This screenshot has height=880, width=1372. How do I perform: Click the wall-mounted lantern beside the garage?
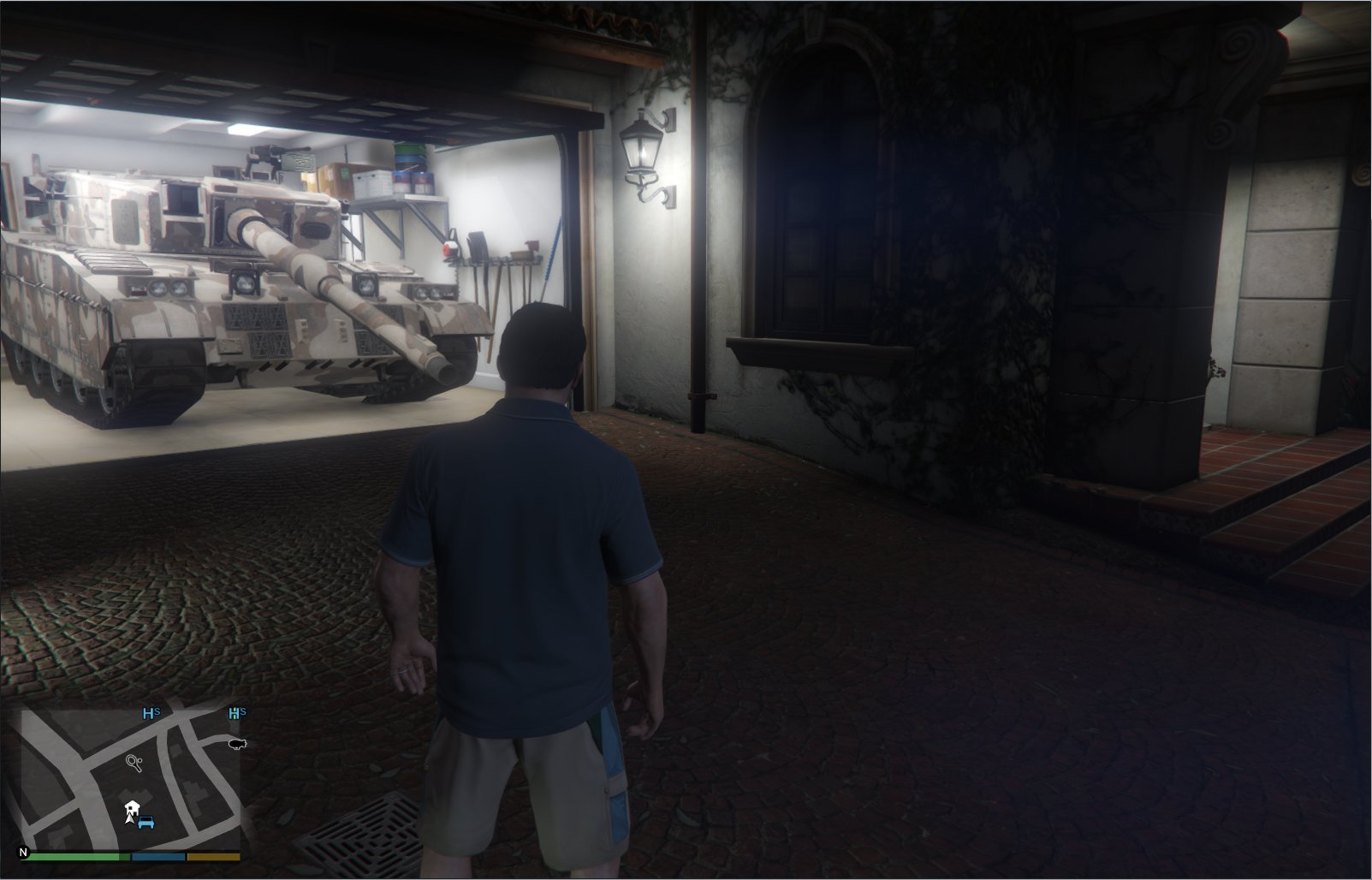pos(642,150)
